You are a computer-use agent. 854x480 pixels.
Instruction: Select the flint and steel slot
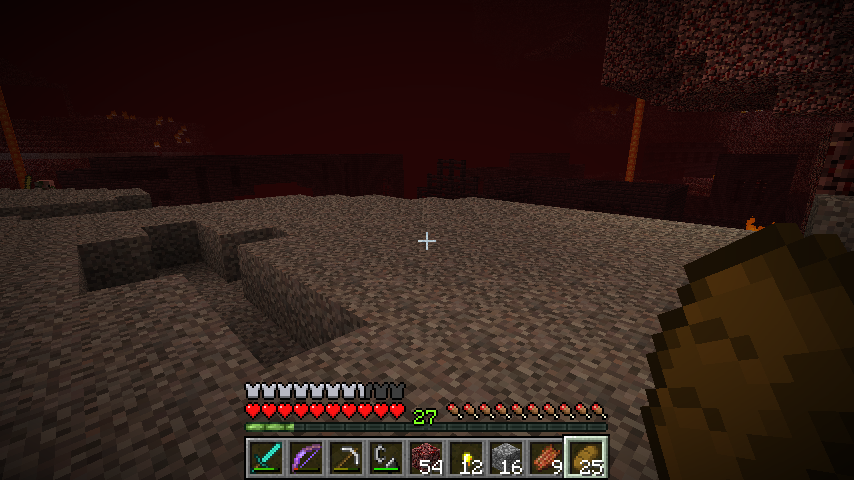click(x=386, y=458)
